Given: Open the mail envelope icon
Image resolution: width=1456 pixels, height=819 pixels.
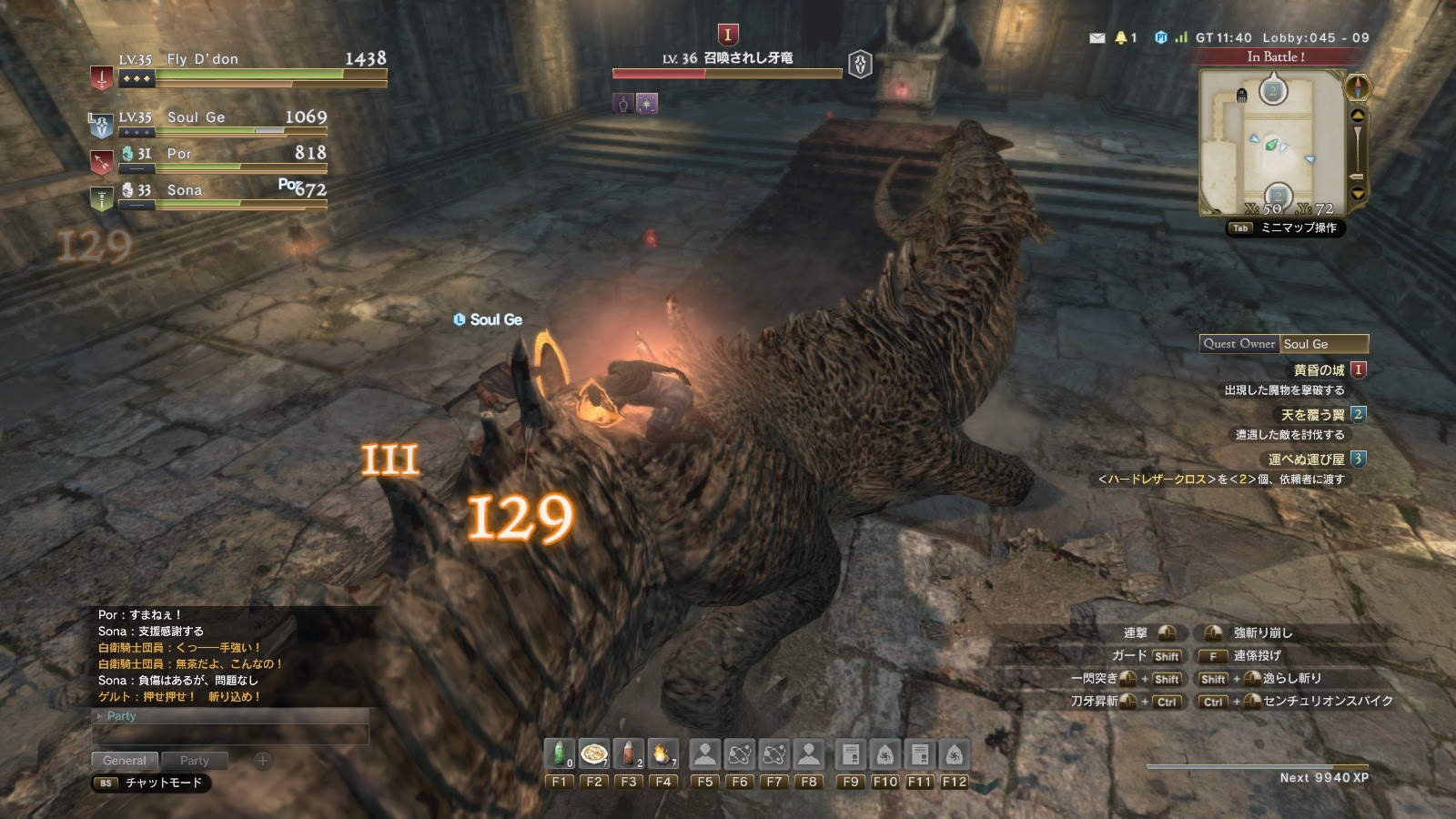Looking at the screenshot, I should pyautogui.click(x=1097, y=38).
